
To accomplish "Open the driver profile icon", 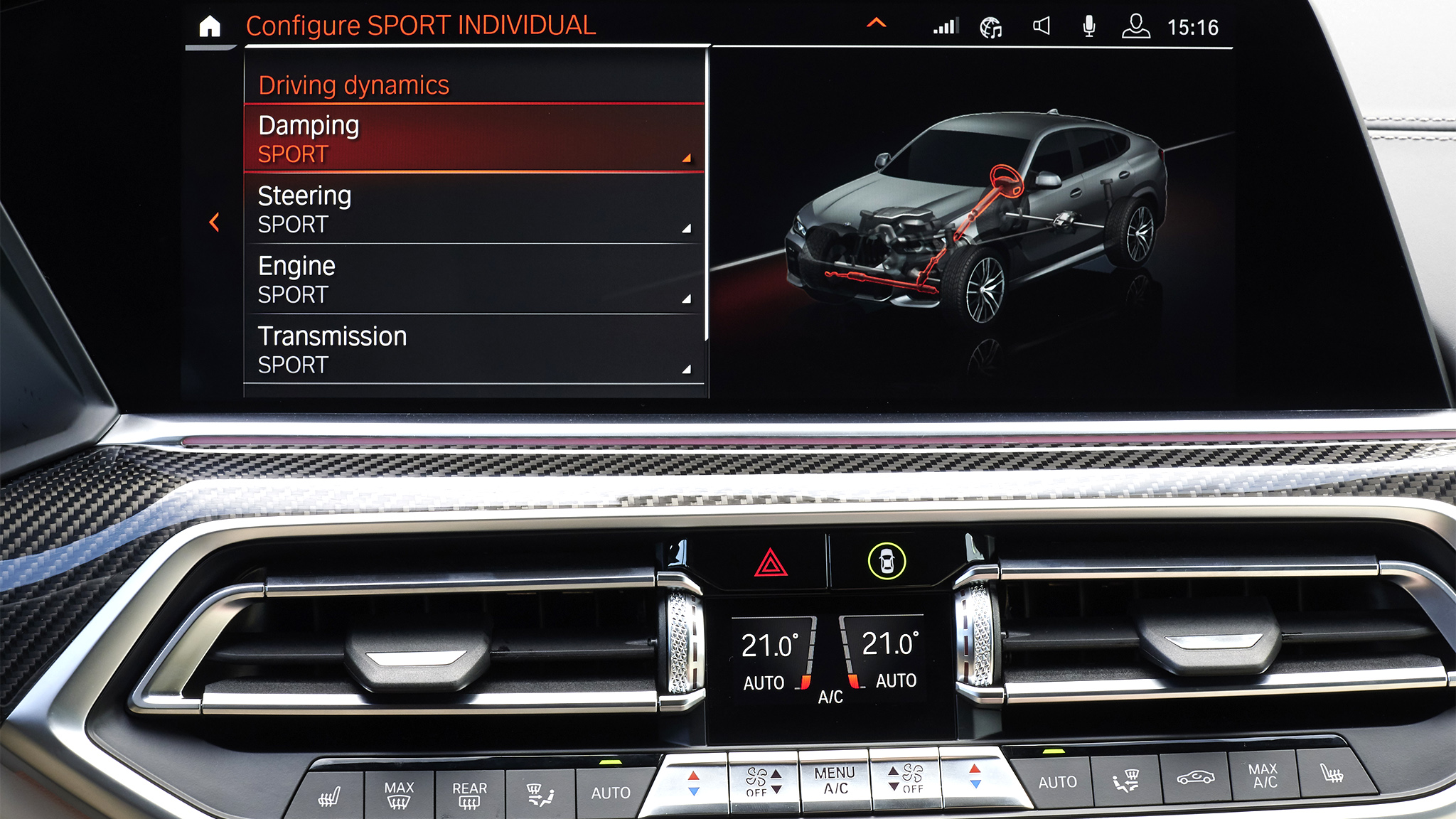I will pyautogui.click(x=1135, y=26).
